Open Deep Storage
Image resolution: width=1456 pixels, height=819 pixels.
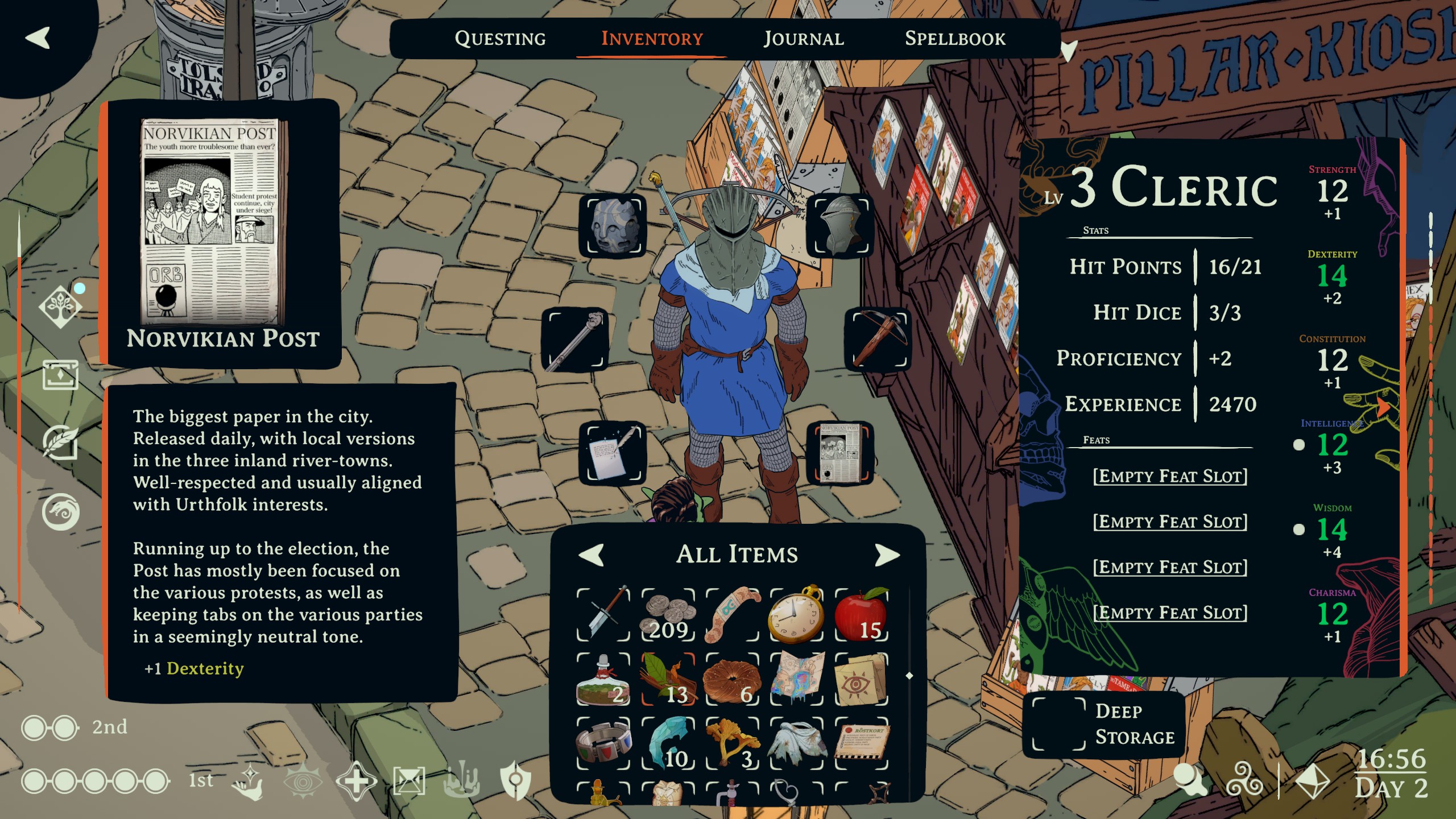(x=1103, y=724)
